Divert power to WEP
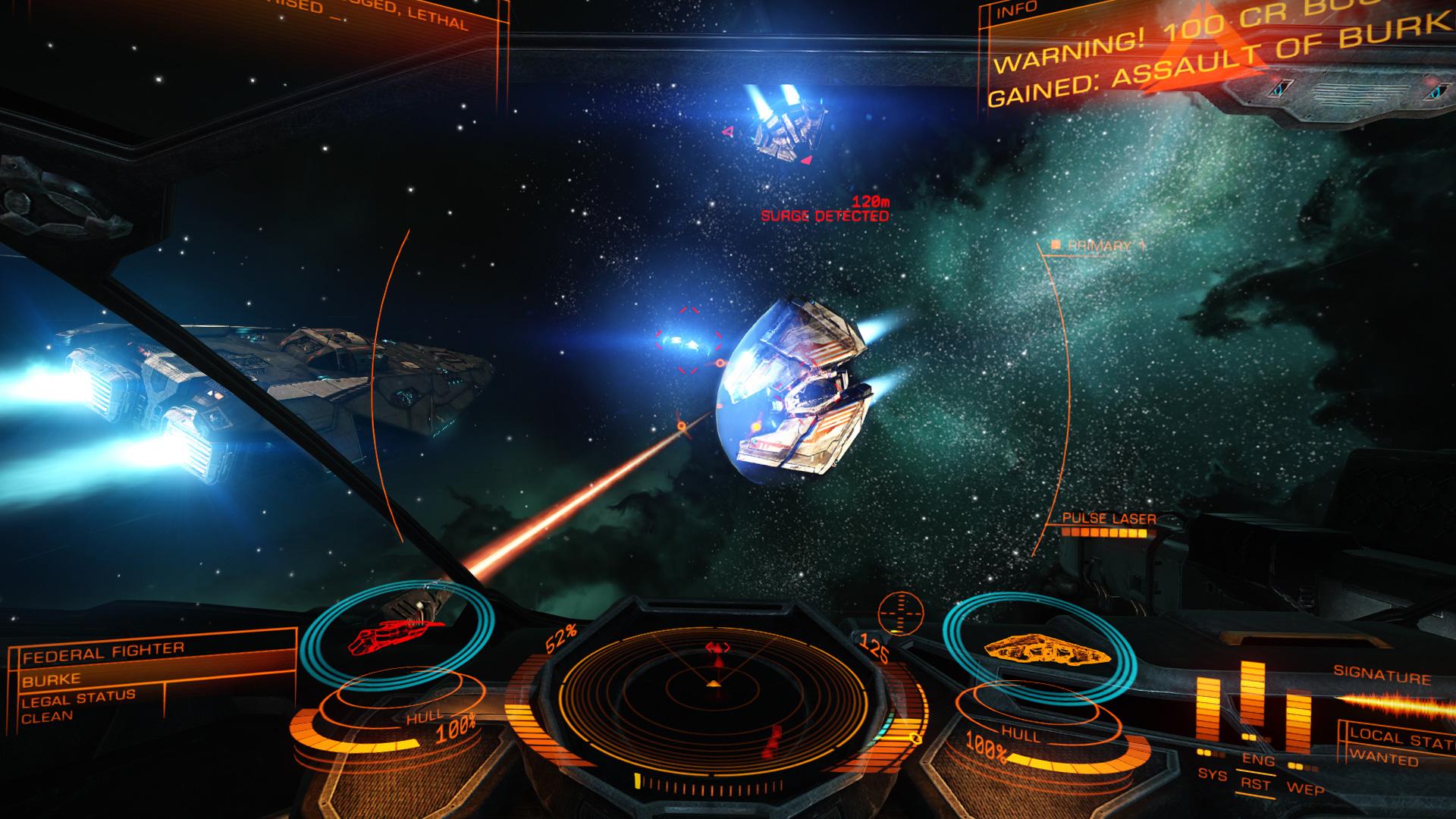Image resolution: width=1456 pixels, height=819 pixels. 1305,788
